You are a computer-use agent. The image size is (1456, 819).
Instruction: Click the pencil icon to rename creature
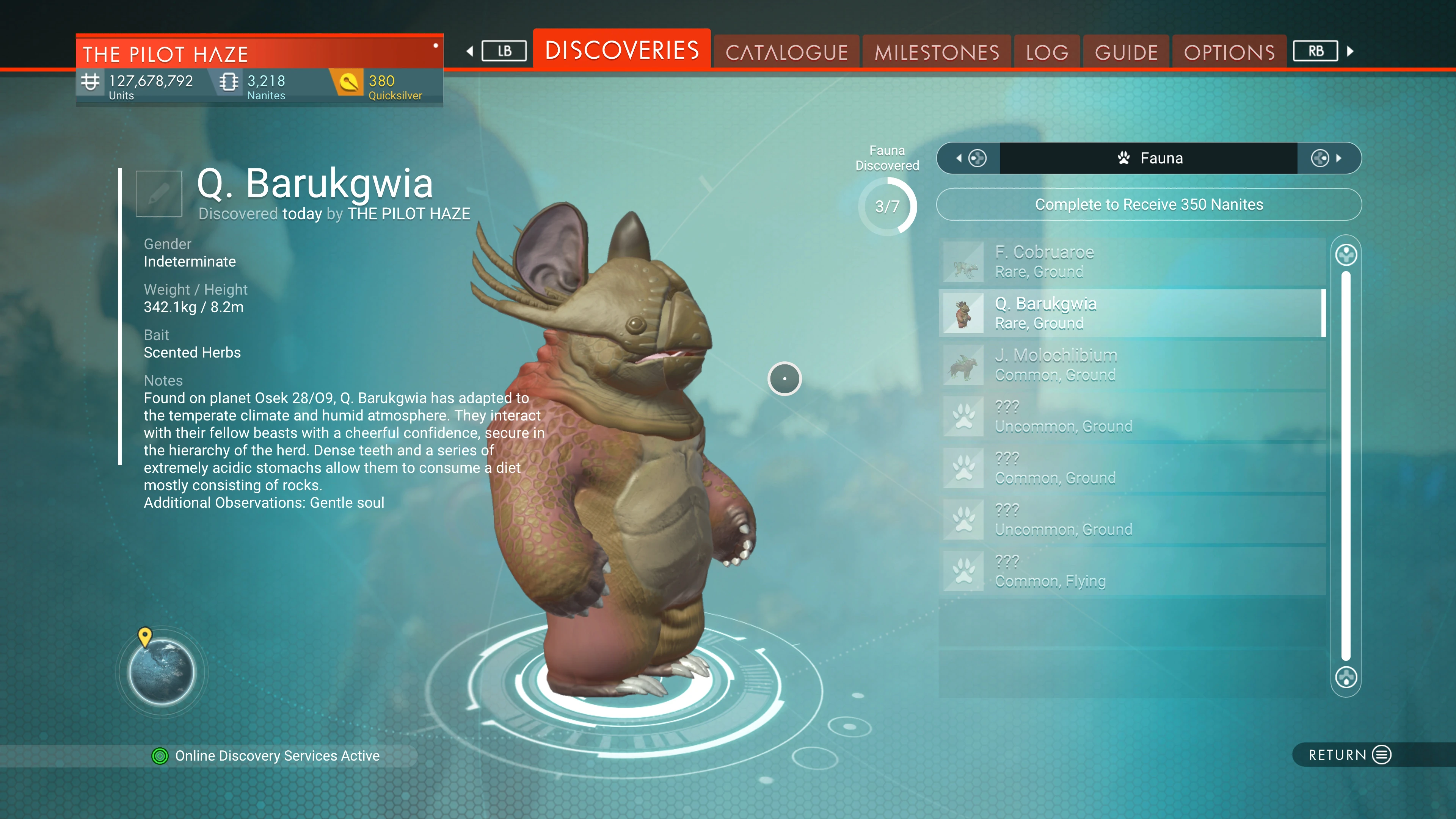point(159,194)
